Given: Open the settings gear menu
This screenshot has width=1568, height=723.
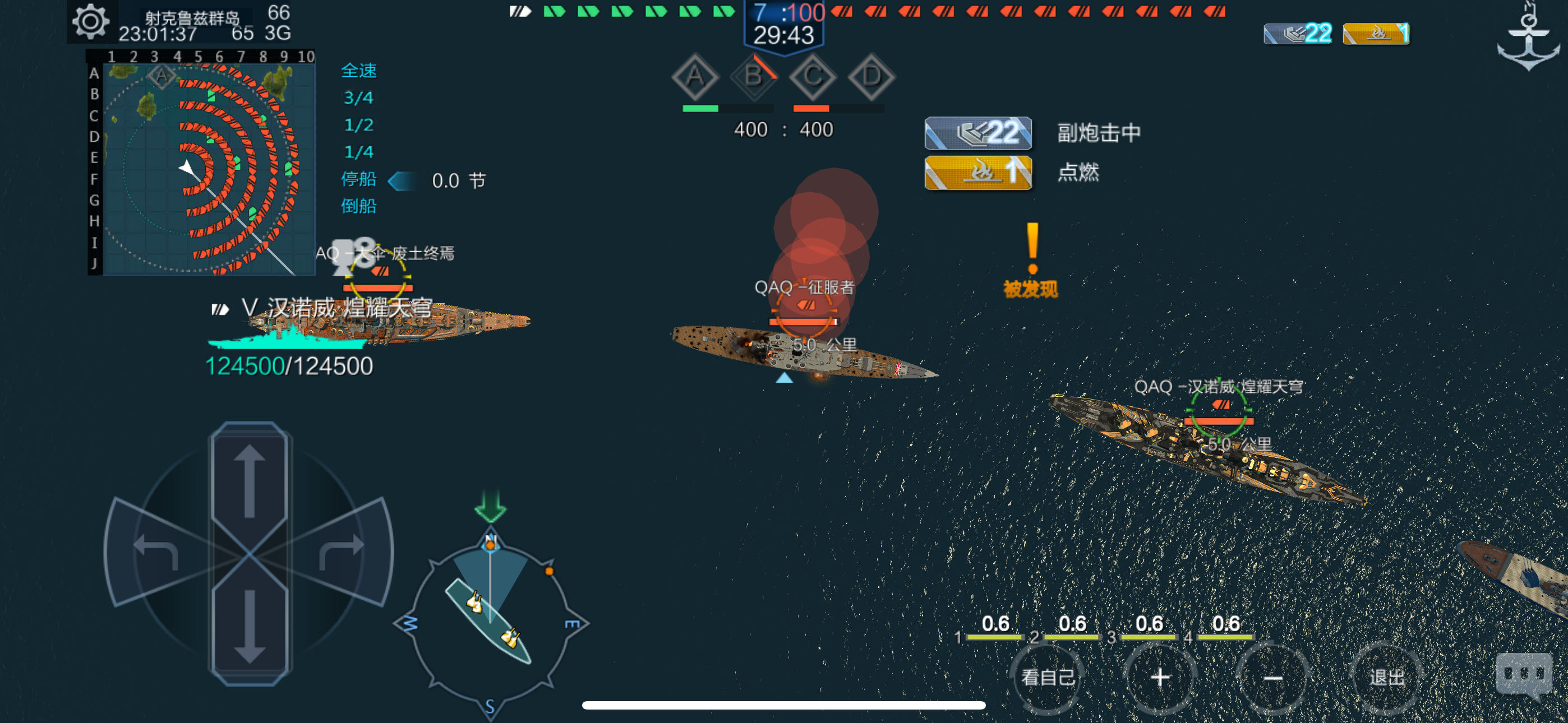Looking at the screenshot, I should [90, 20].
